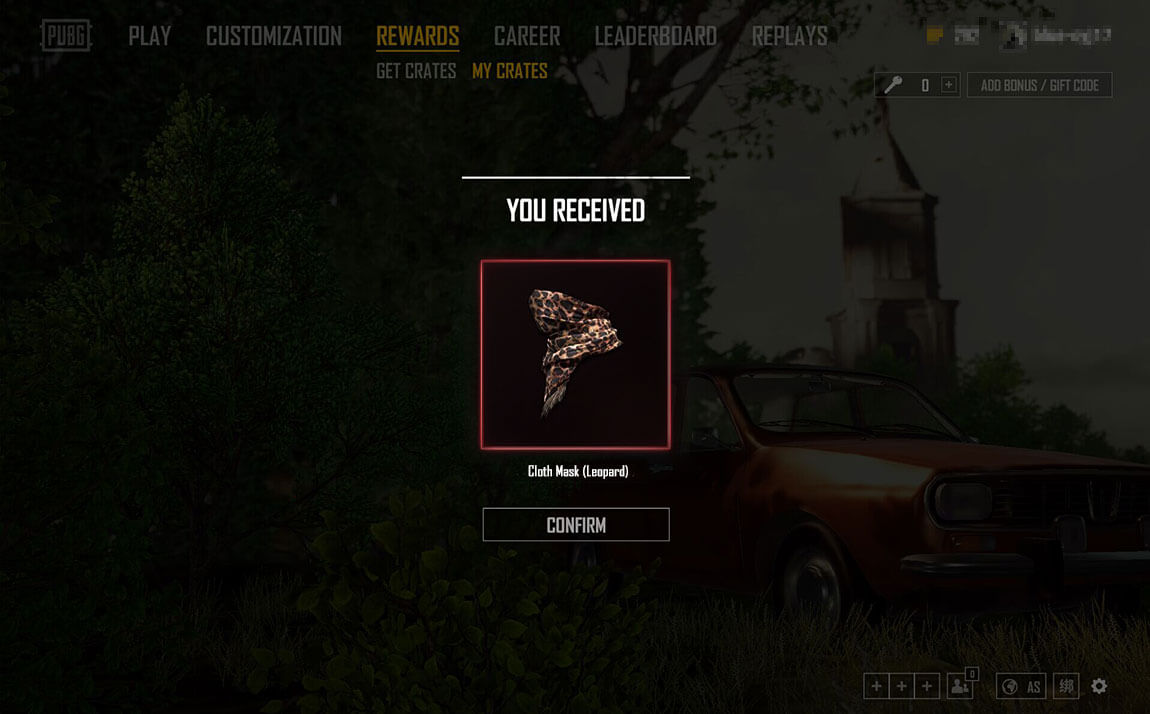Select the My Crates tab
This screenshot has width=1150, height=714.
tap(510, 71)
